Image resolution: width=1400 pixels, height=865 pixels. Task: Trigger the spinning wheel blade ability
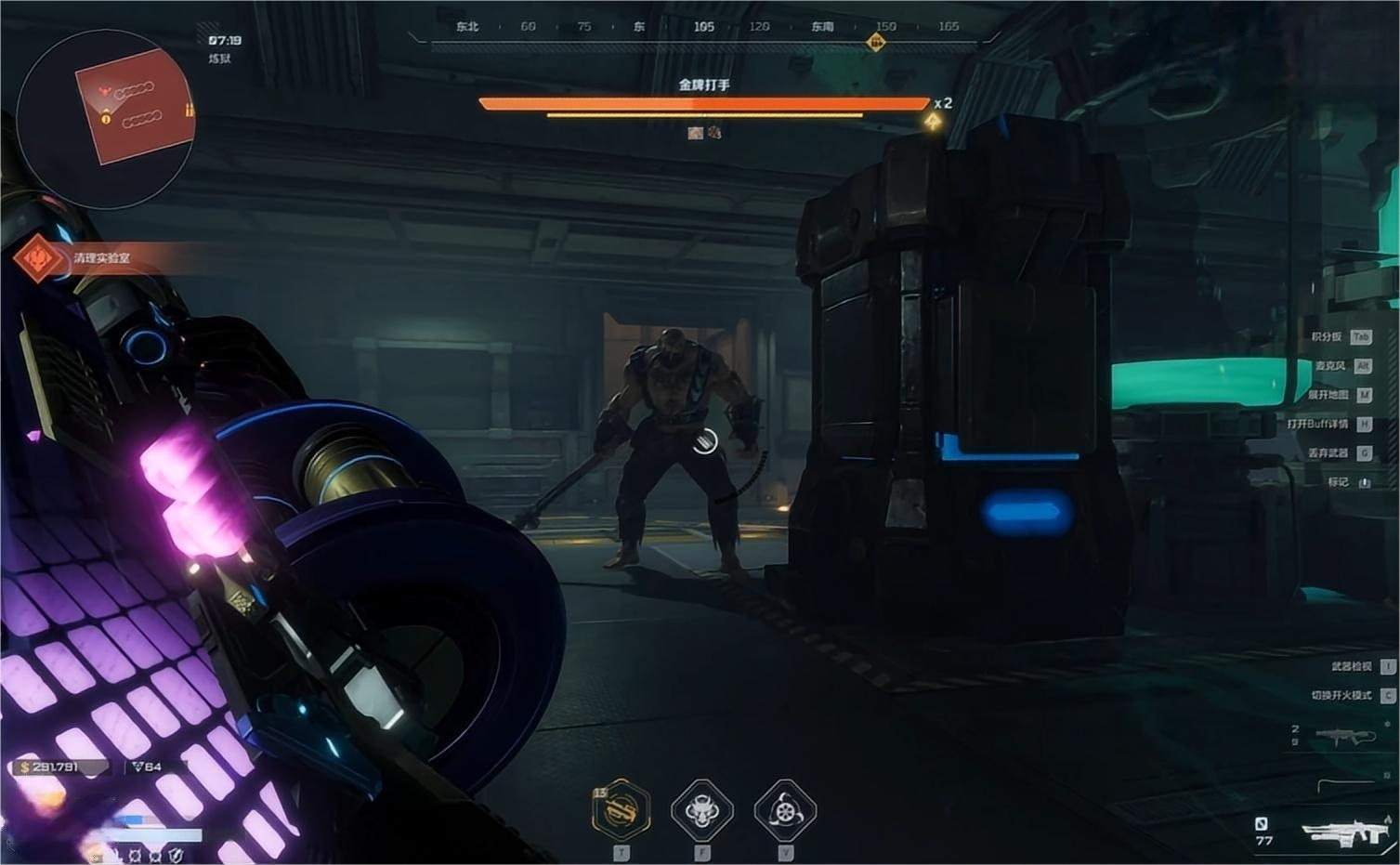(785, 810)
